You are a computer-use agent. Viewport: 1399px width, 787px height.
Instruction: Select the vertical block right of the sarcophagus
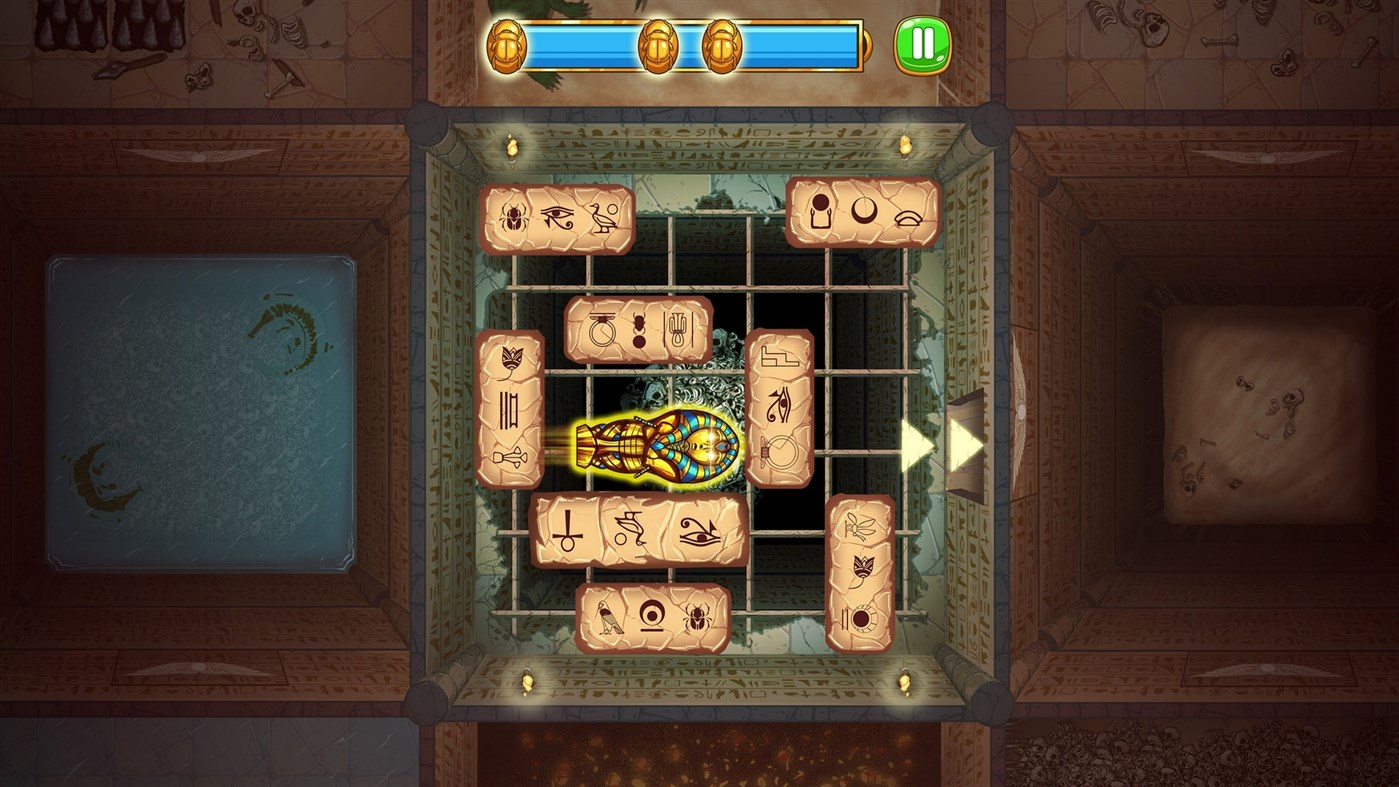779,410
